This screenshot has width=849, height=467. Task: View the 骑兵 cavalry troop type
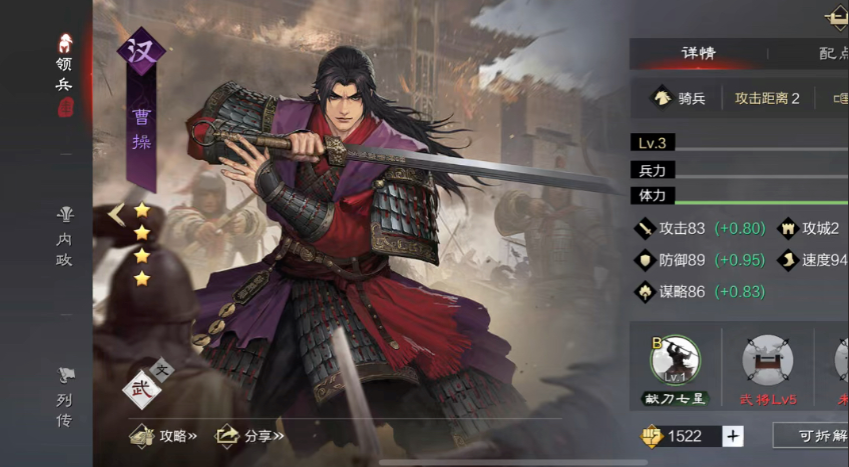tap(679, 98)
